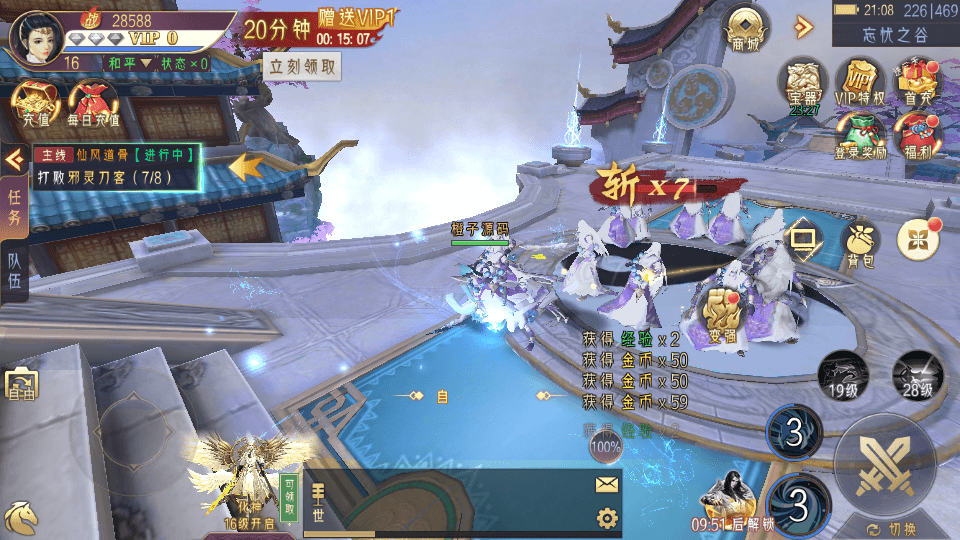Open chat settings gear icon
This screenshot has height=540, width=960.
click(x=606, y=517)
